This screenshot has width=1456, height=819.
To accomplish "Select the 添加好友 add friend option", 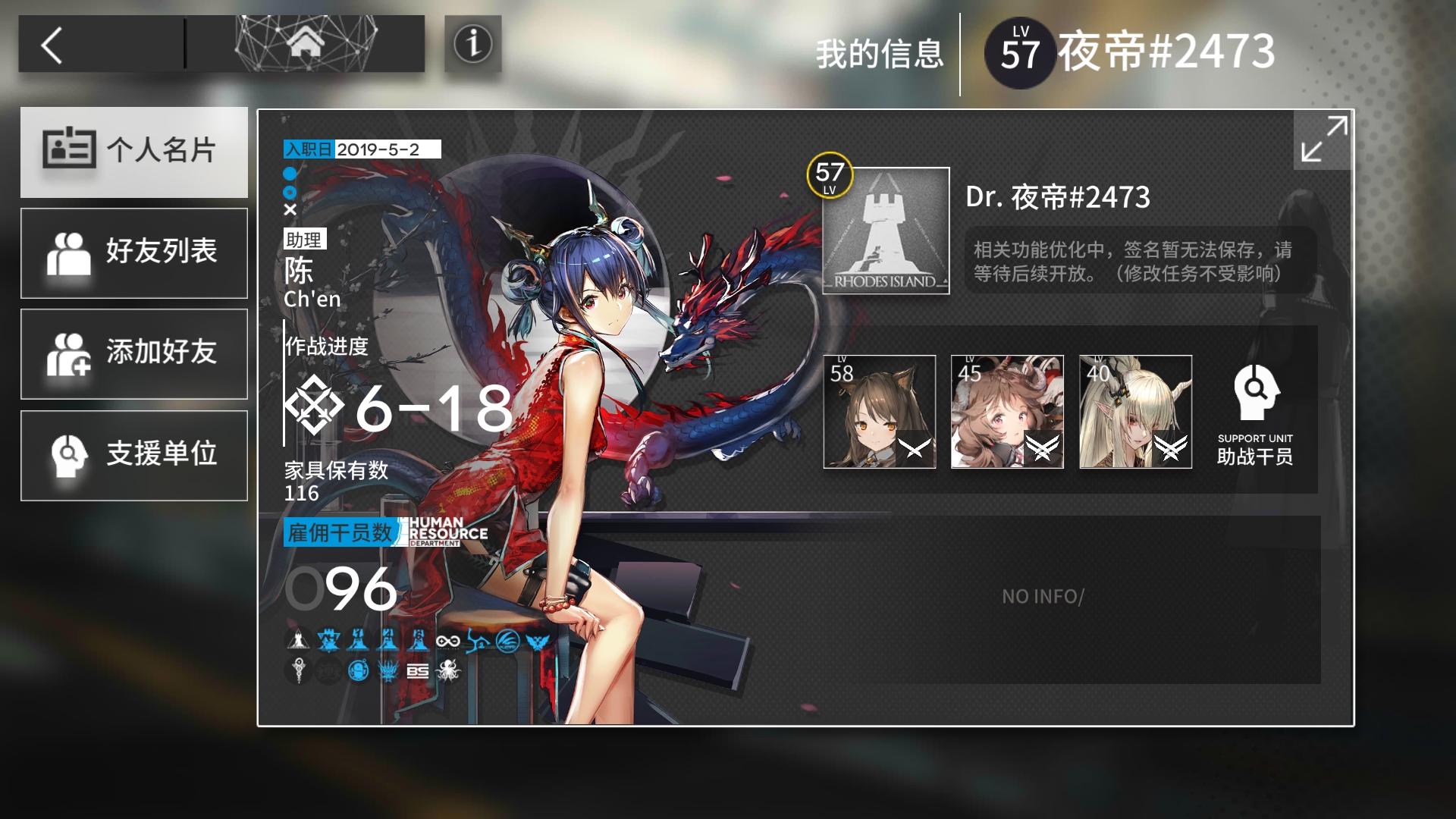I will 134,353.
